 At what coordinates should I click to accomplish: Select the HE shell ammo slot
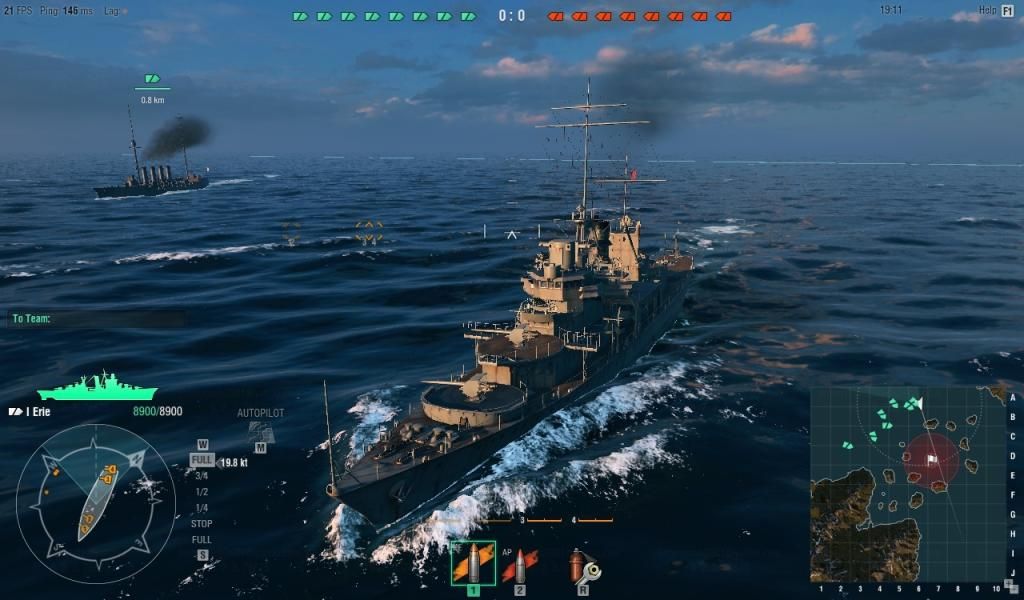472,563
